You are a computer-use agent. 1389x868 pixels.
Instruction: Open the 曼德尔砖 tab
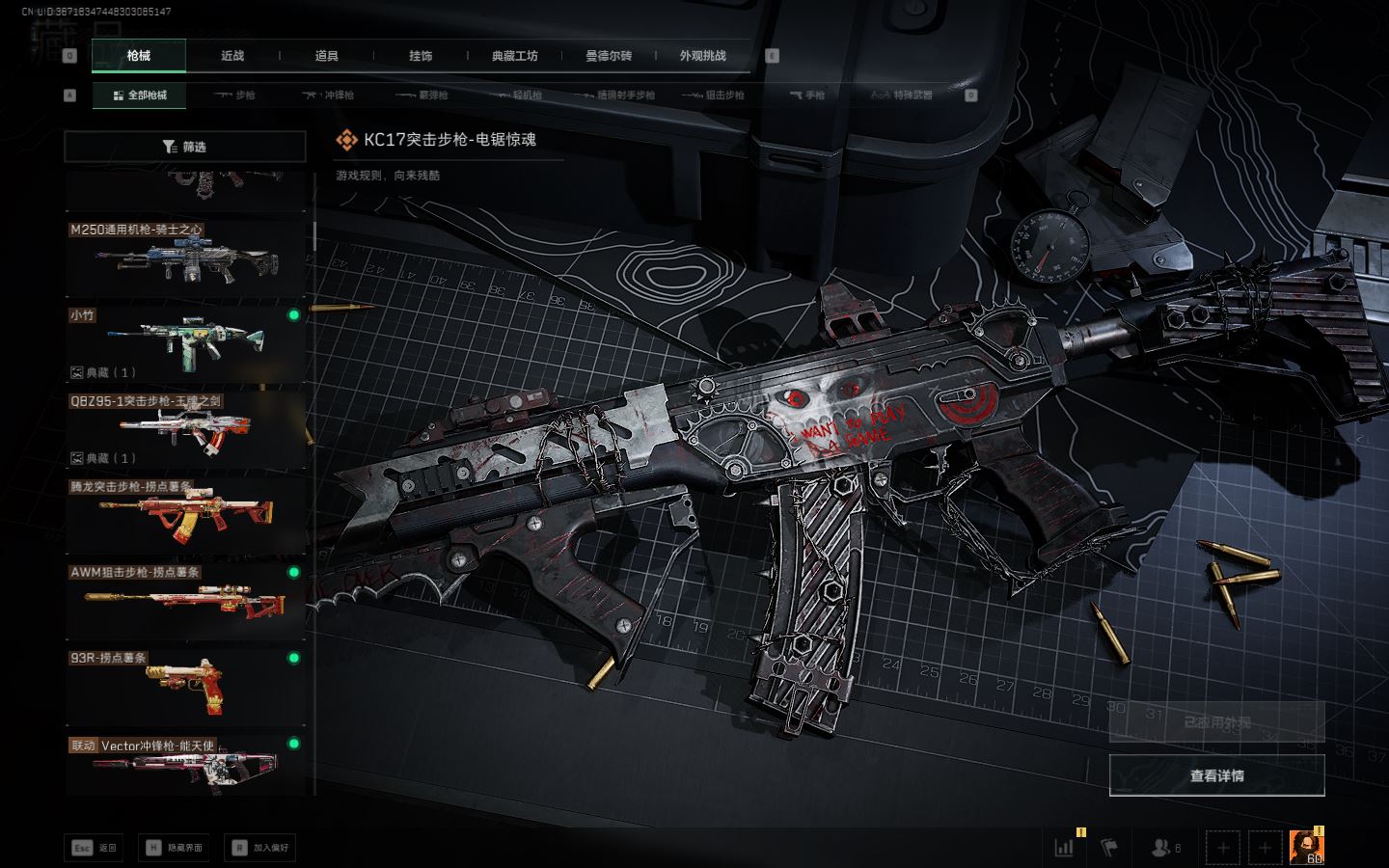[609, 56]
